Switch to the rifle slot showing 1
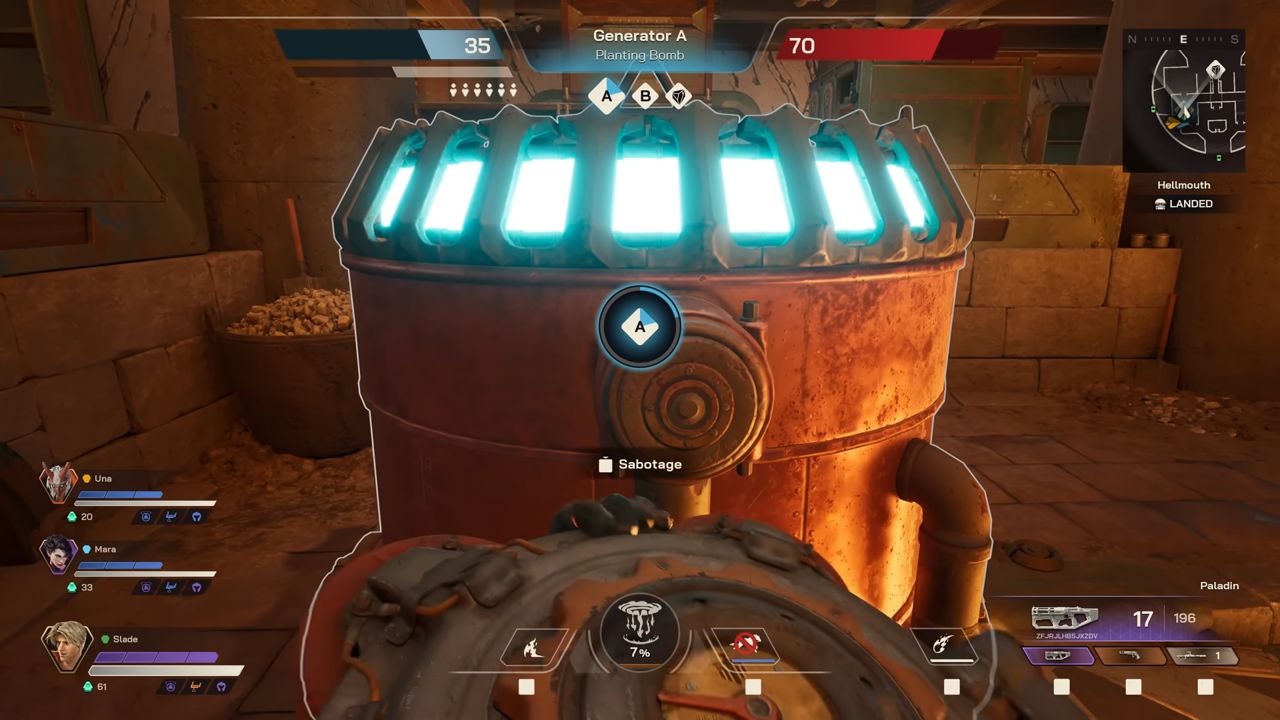 (1204, 657)
